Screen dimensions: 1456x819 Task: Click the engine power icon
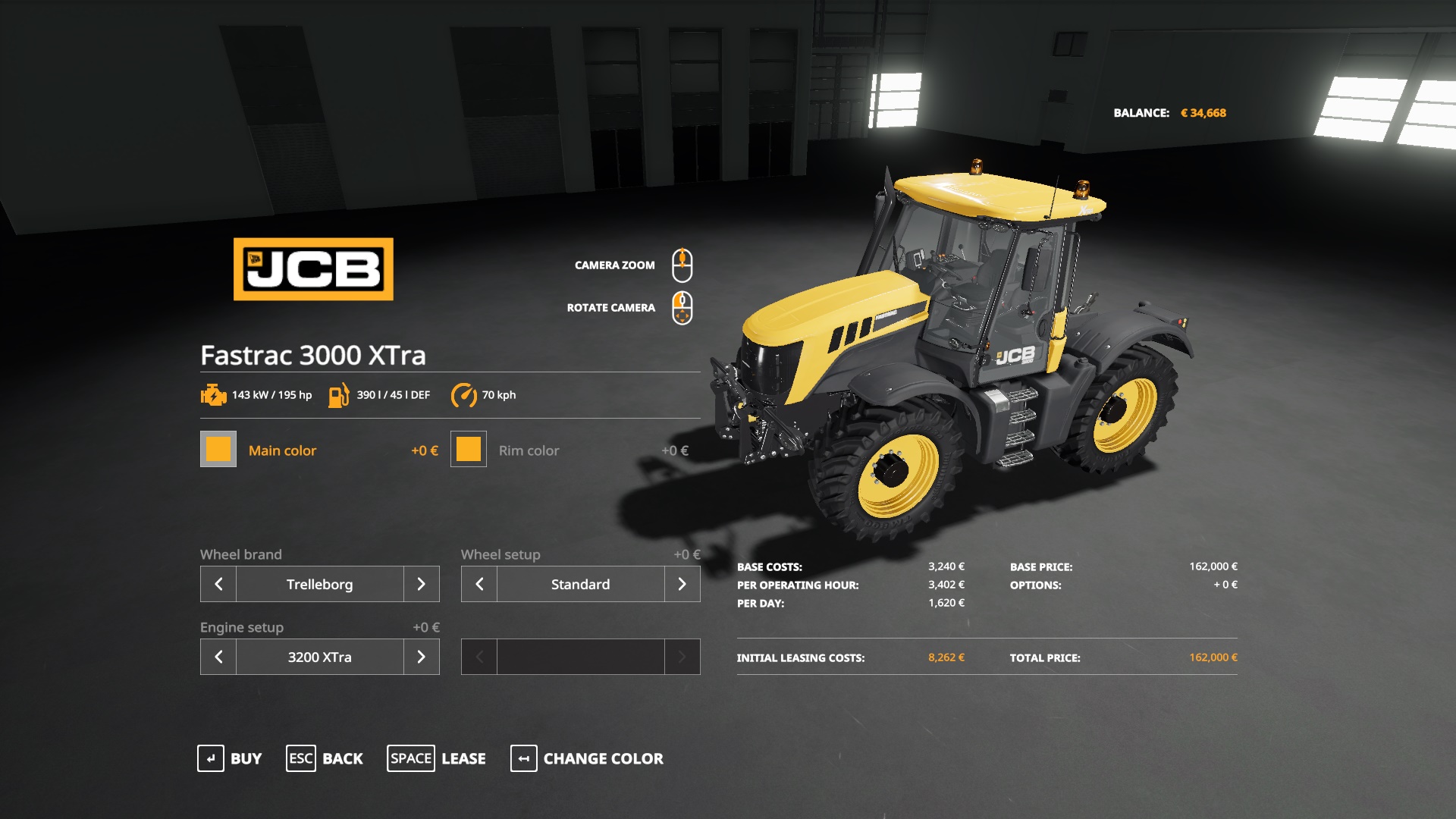point(213,394)
